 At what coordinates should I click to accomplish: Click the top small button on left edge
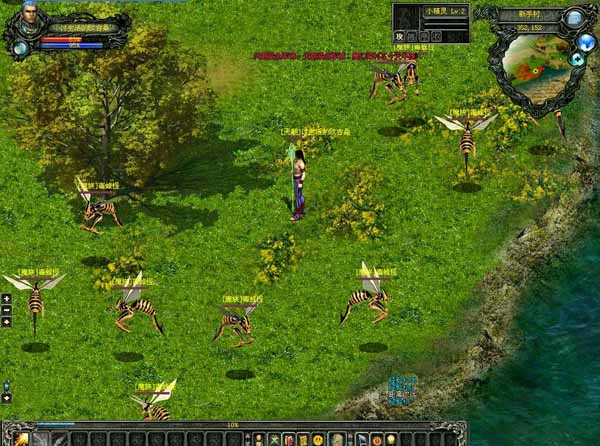click(6, 298)
